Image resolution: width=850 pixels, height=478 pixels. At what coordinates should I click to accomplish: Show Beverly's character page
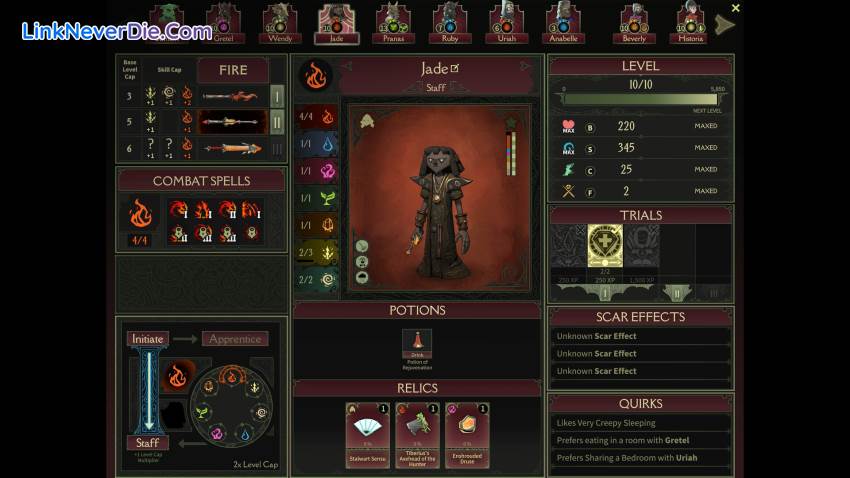click(633, 22)
